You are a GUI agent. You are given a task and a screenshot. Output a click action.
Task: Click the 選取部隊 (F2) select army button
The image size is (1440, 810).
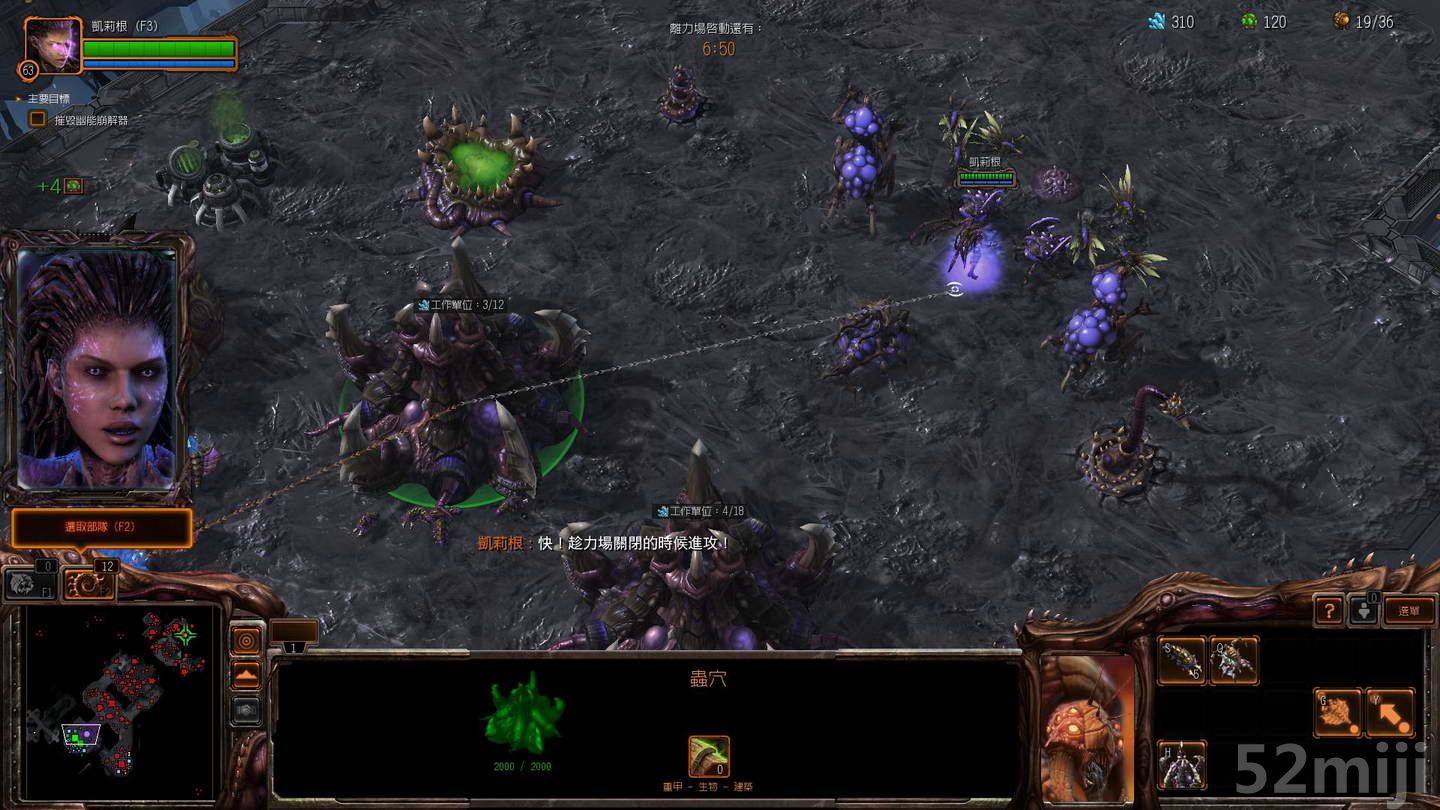click(x=100, y=529)
